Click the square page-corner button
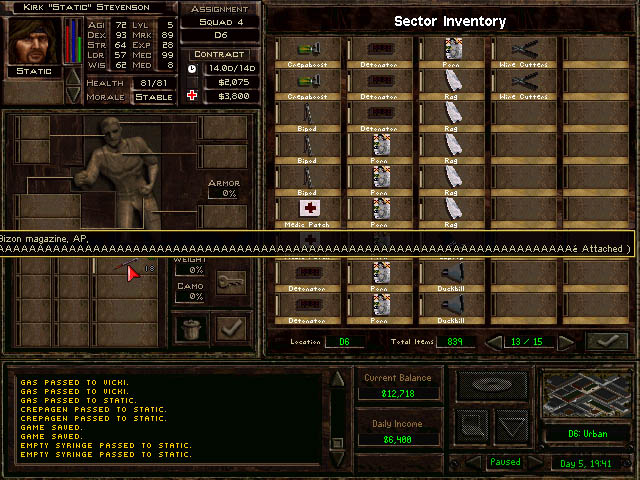This screenshot has height=480, width=640. (474, 424)
